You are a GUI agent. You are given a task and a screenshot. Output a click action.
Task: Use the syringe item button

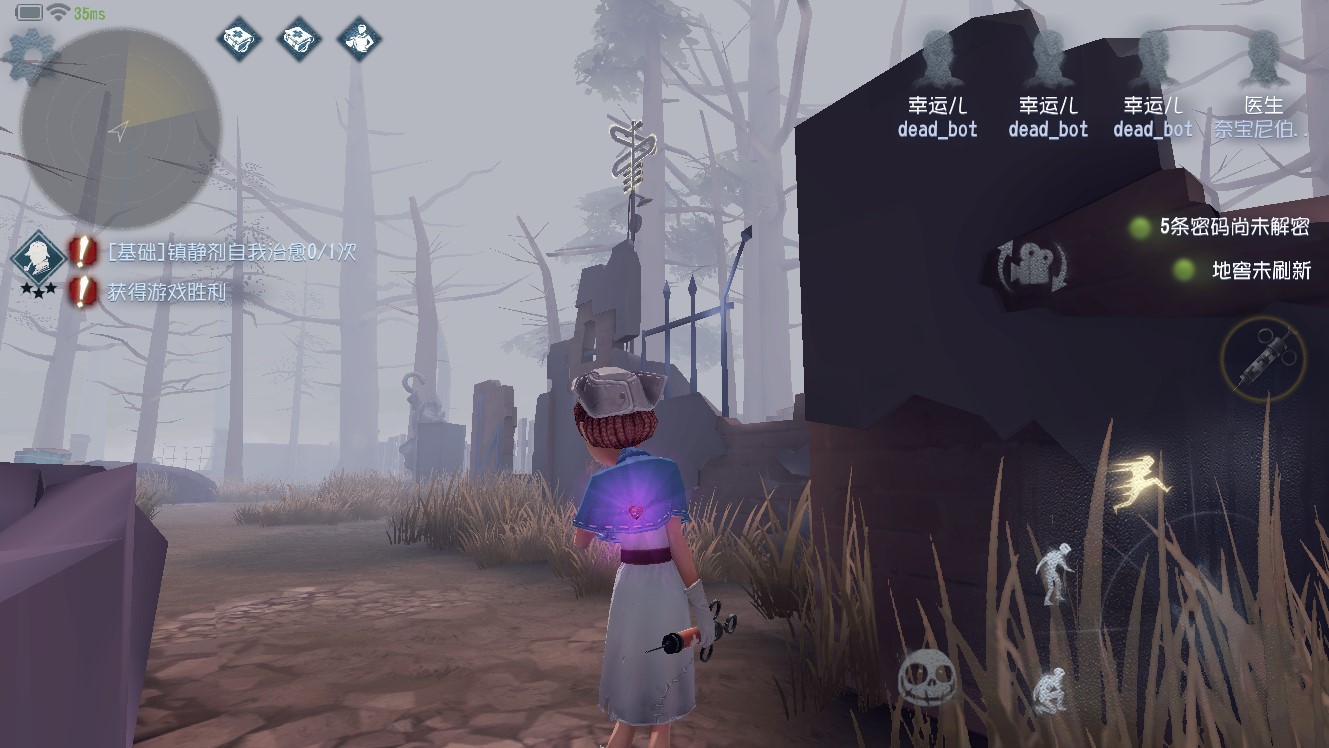pyautogui.click(x=1262, y=359)
